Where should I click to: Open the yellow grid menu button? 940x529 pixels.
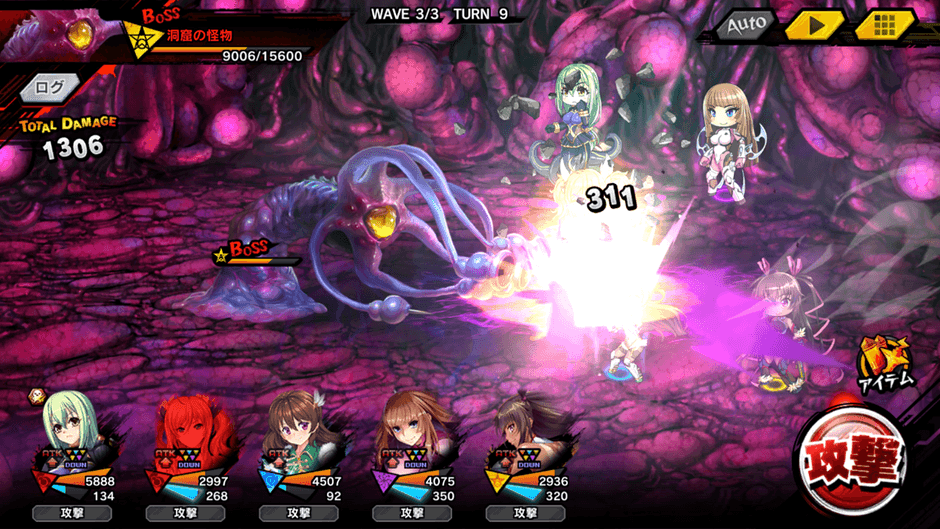point(885,24)
